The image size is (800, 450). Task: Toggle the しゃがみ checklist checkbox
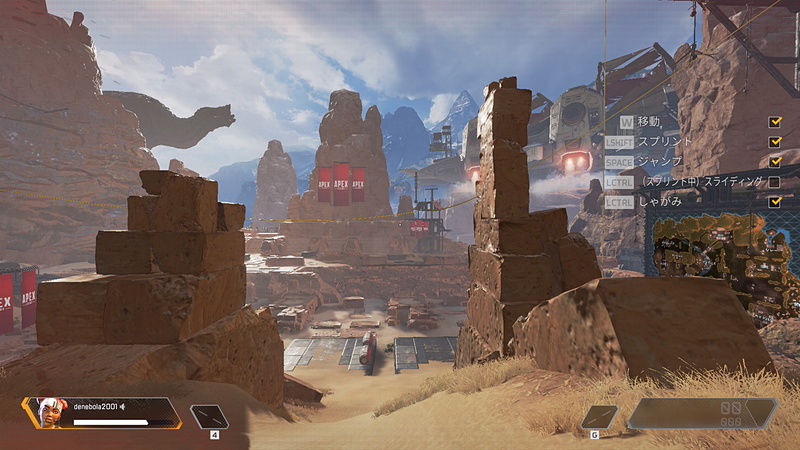775,201
